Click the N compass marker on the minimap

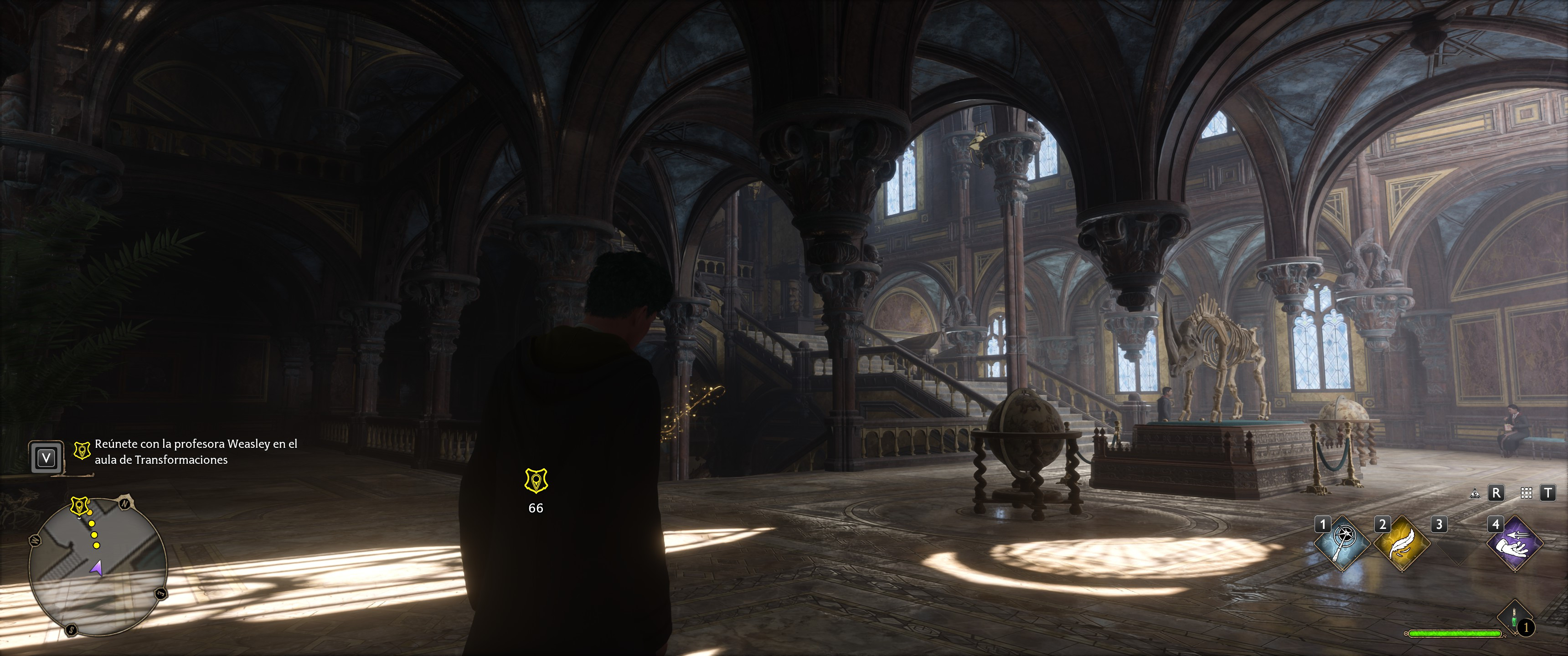[125, 504]
